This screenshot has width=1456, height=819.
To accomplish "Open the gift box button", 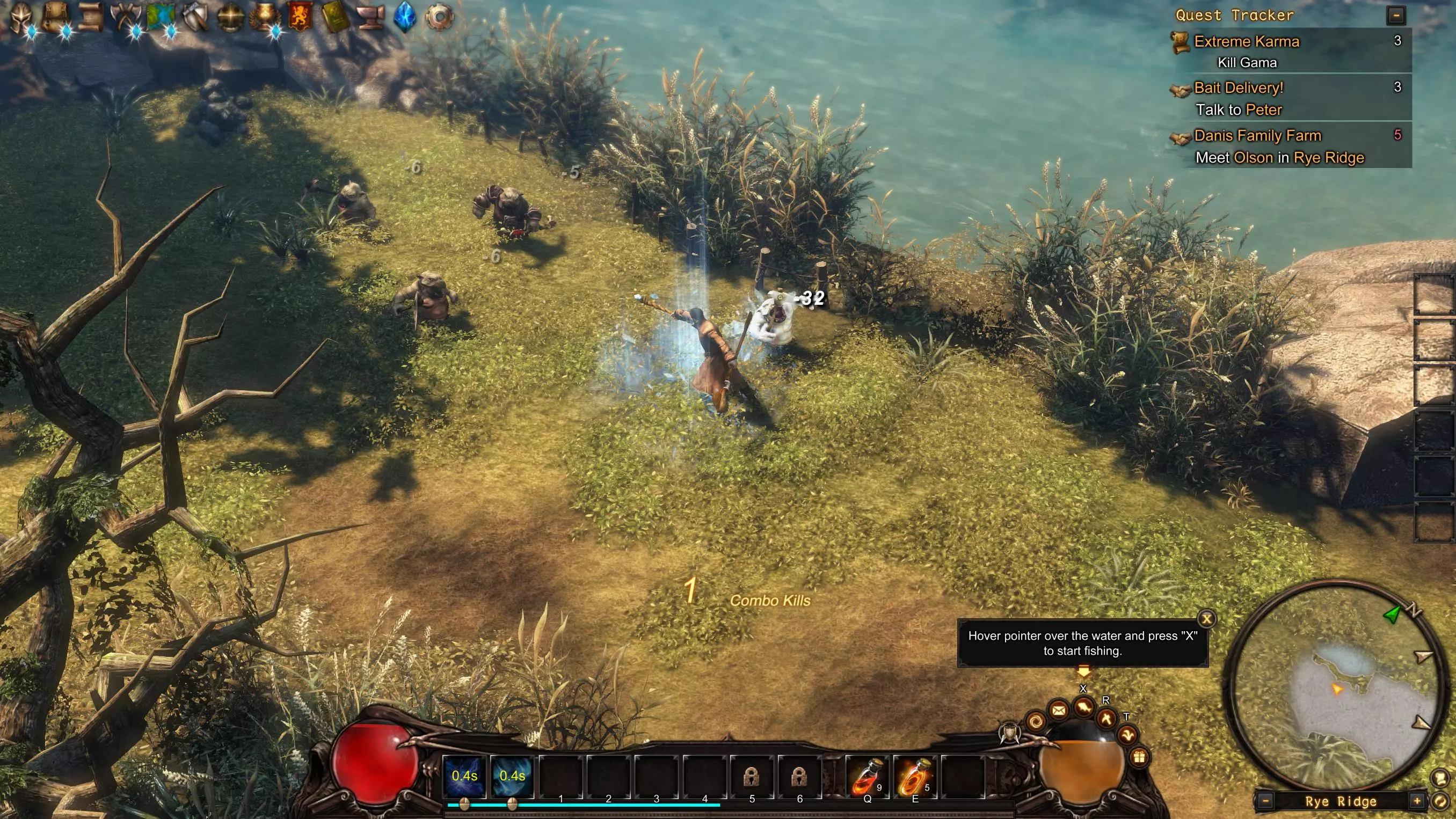I will 1139,757.
